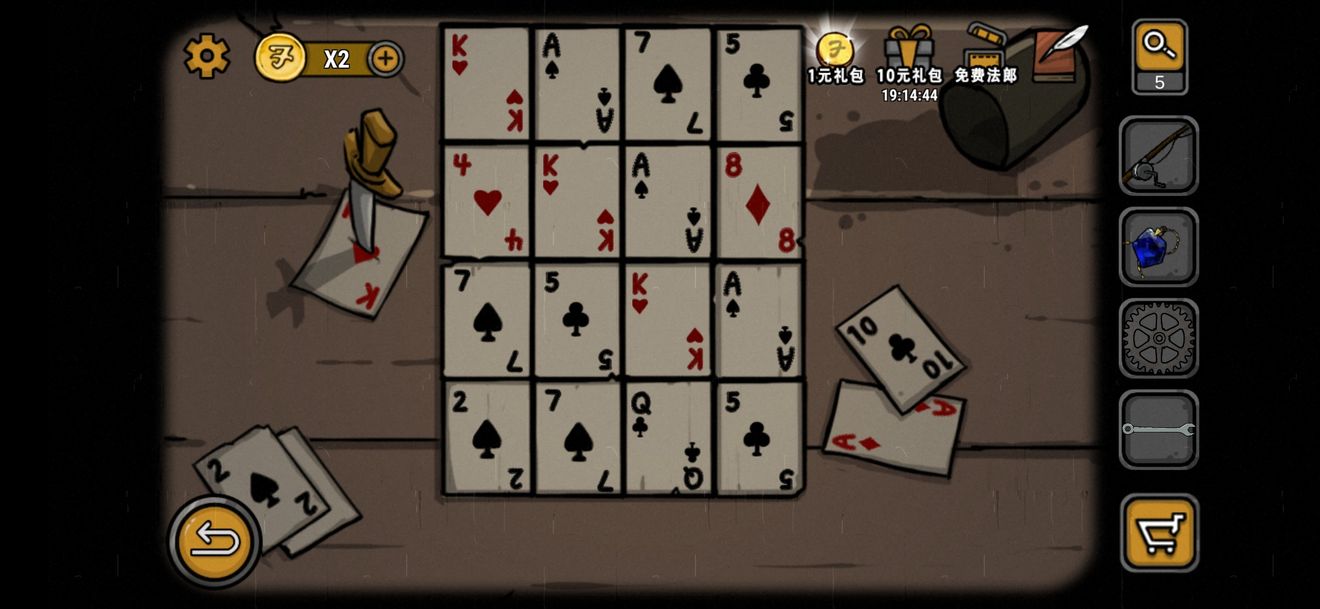Go back with the yellow arrow button

pyautogui.click(x=214, y=542)
